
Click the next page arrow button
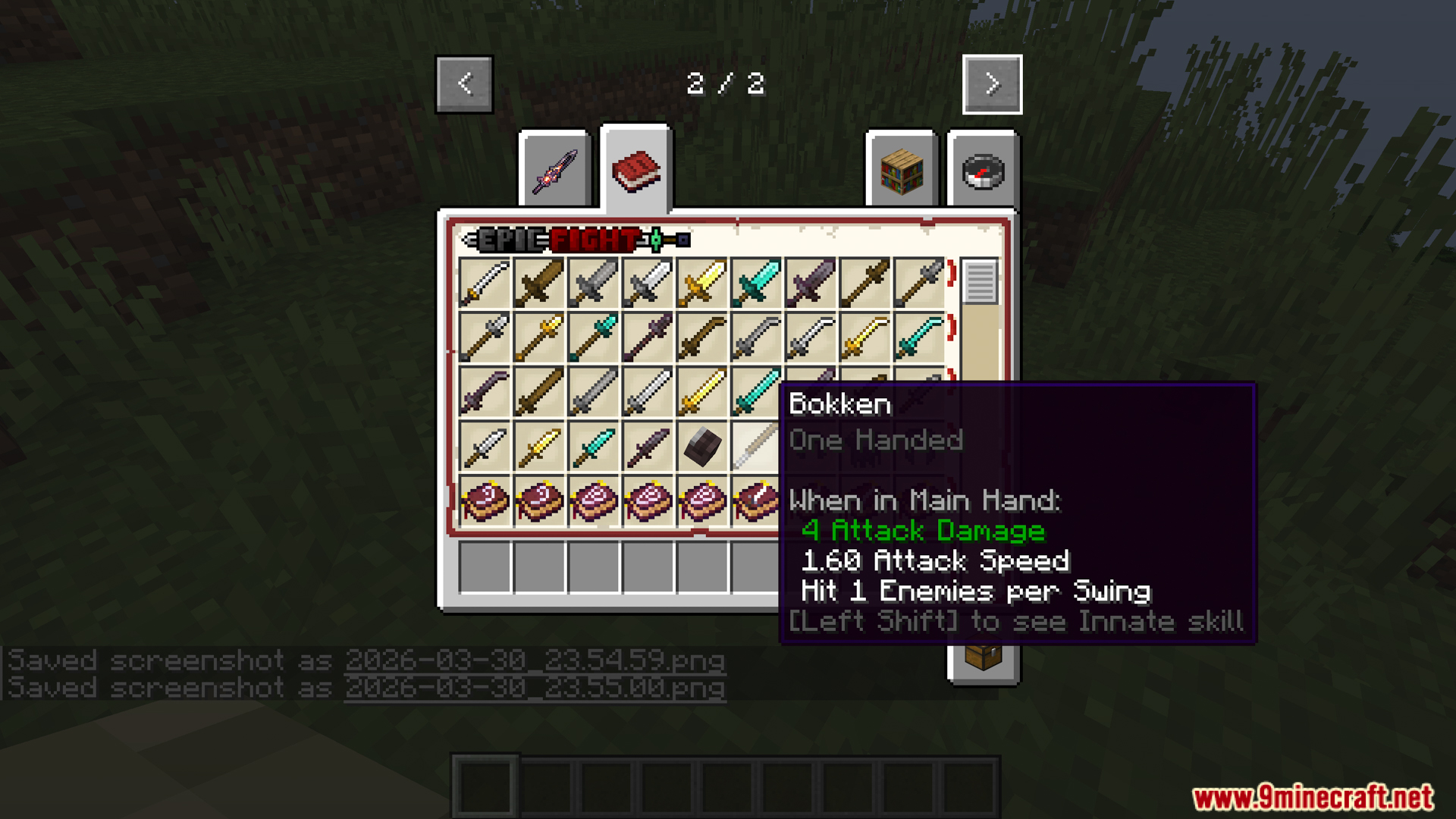point(992,84)
